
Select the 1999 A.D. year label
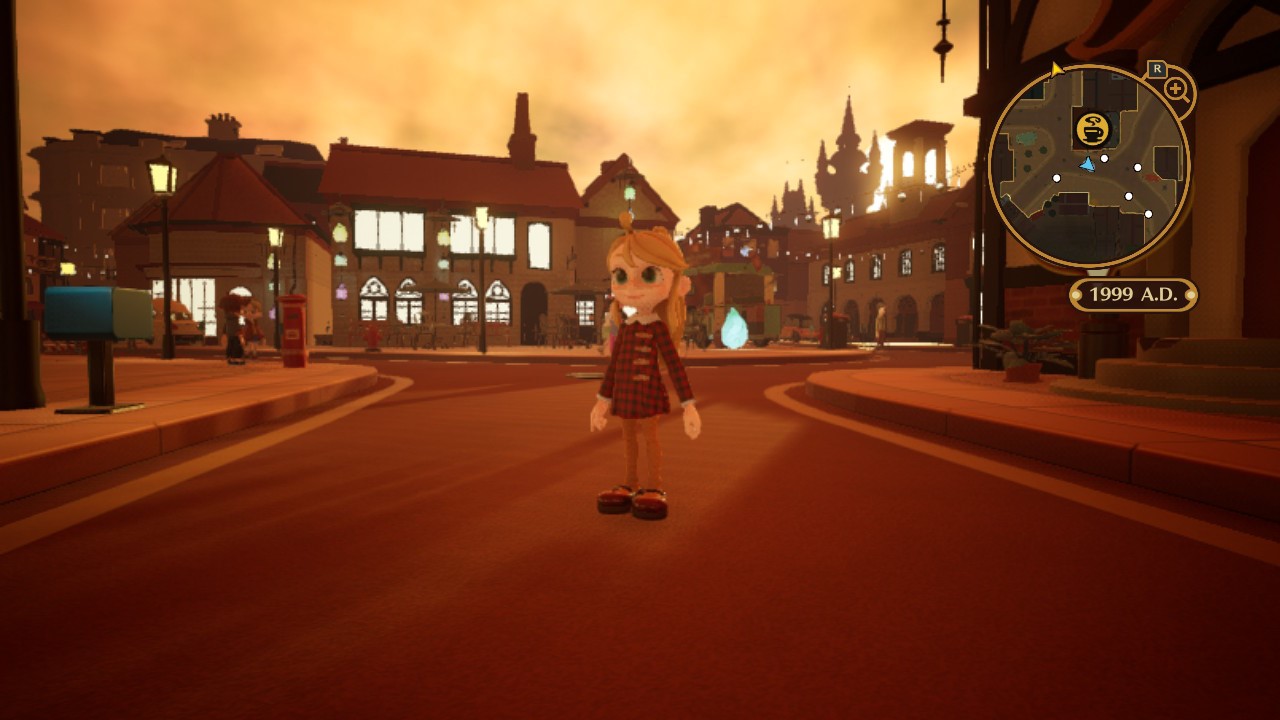pyautogui.click(x=1133, y=295)
